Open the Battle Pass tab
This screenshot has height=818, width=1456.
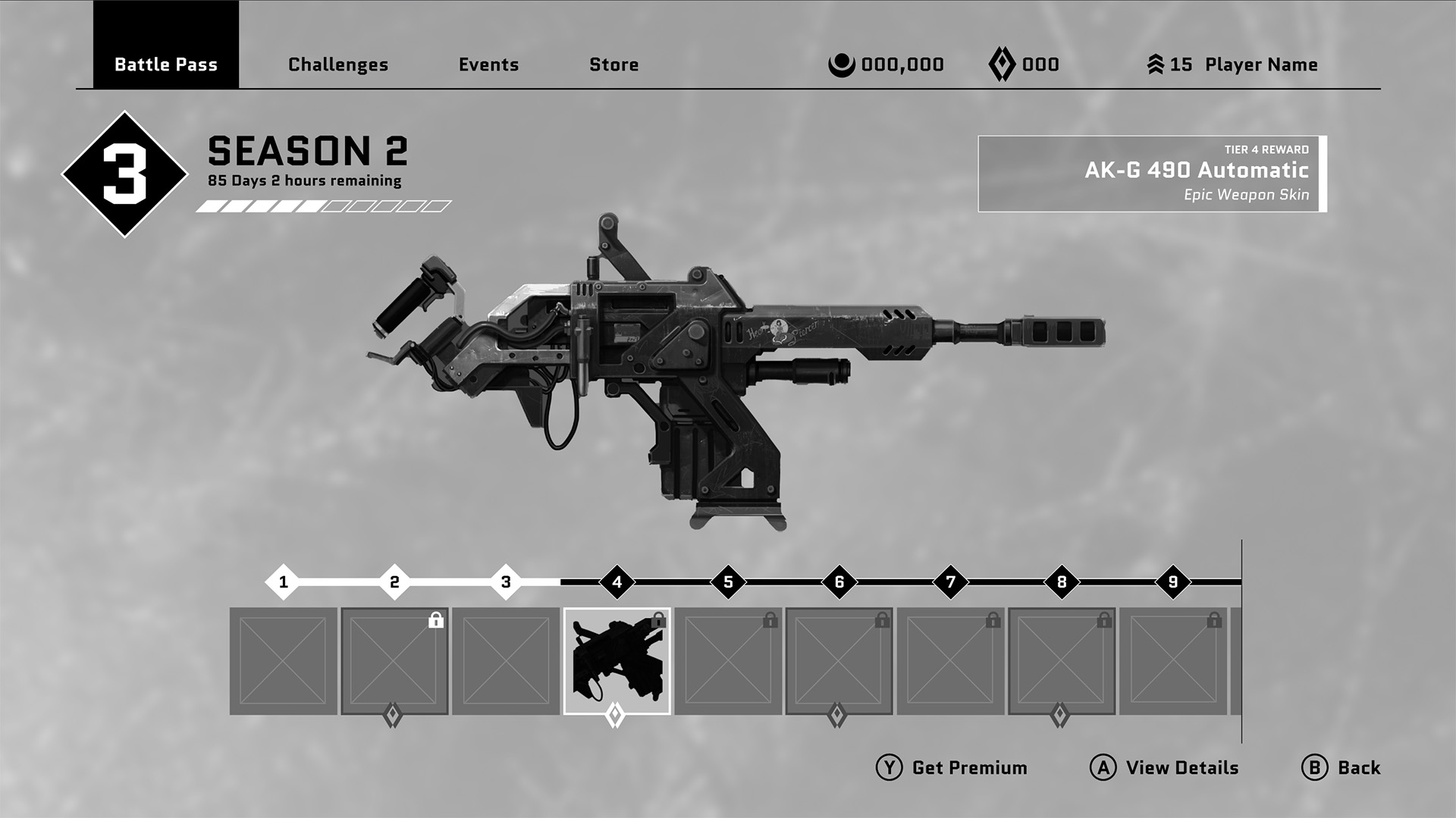click(165, 64)
